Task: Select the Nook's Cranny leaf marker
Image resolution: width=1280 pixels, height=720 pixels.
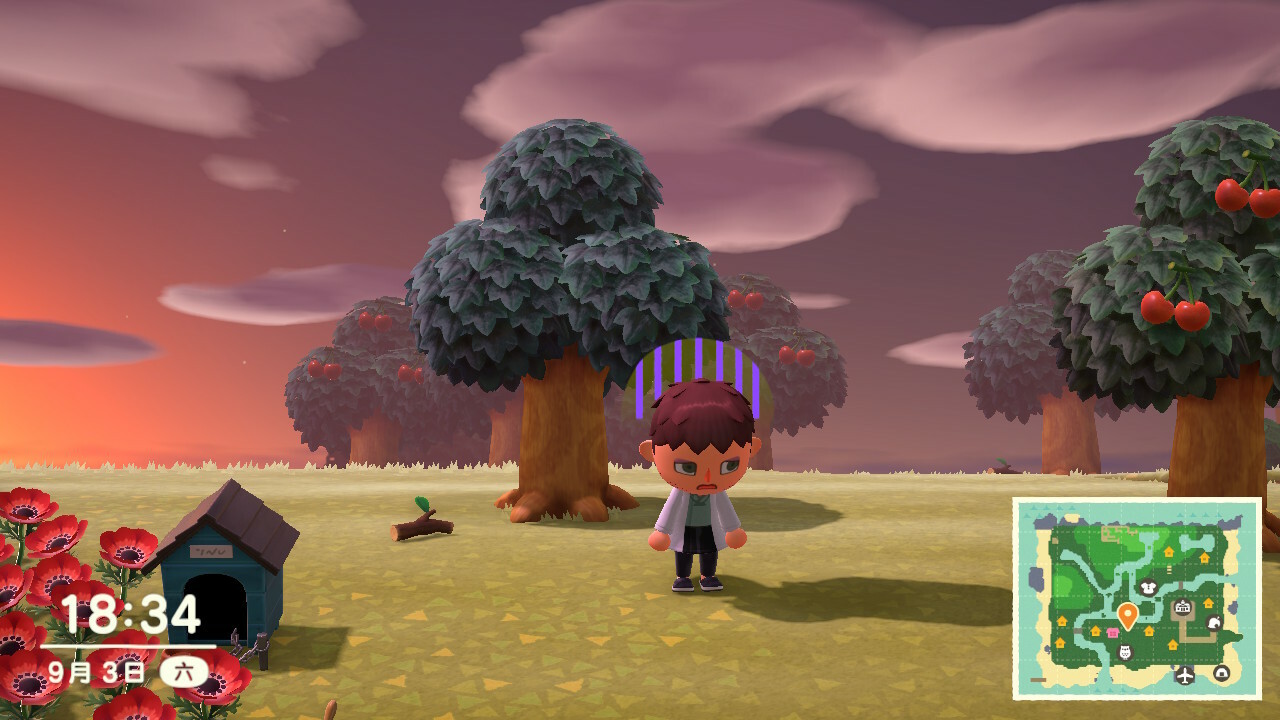Action: tap(1214, 624)
